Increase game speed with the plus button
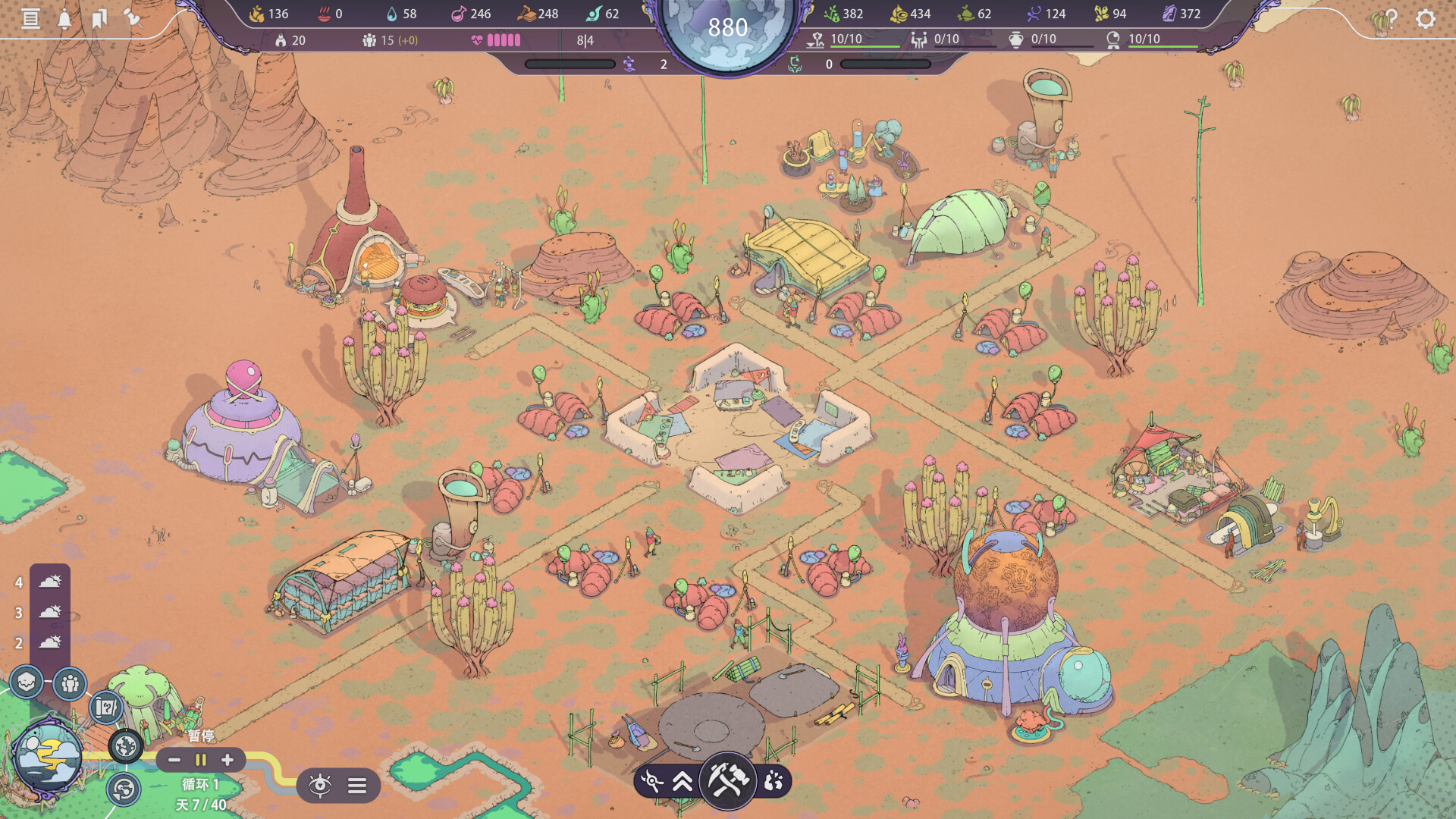Viewport: 1456px width, 819px height. coord(227,760)
